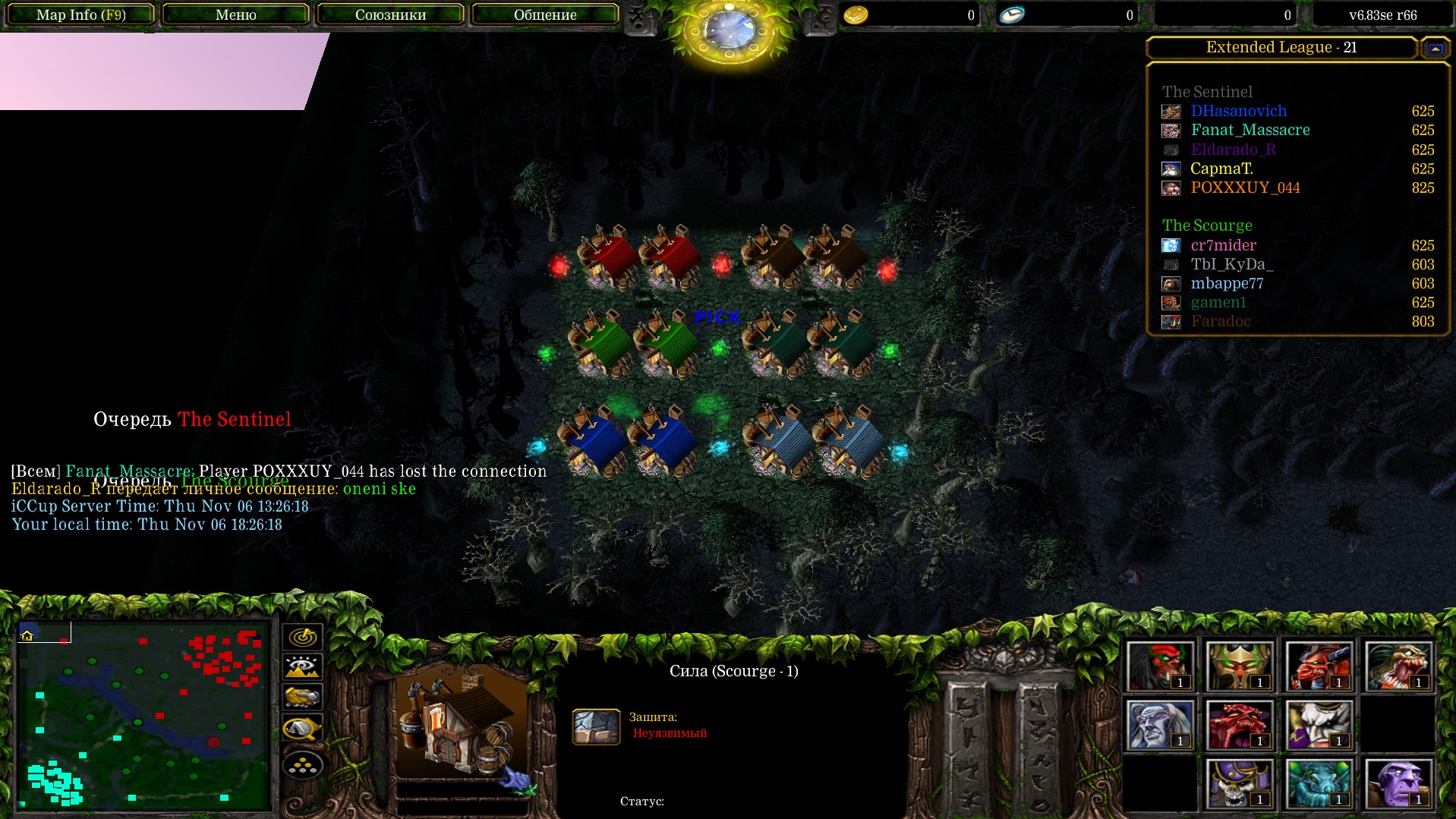Open the Общение chat log

pos(545,14)
